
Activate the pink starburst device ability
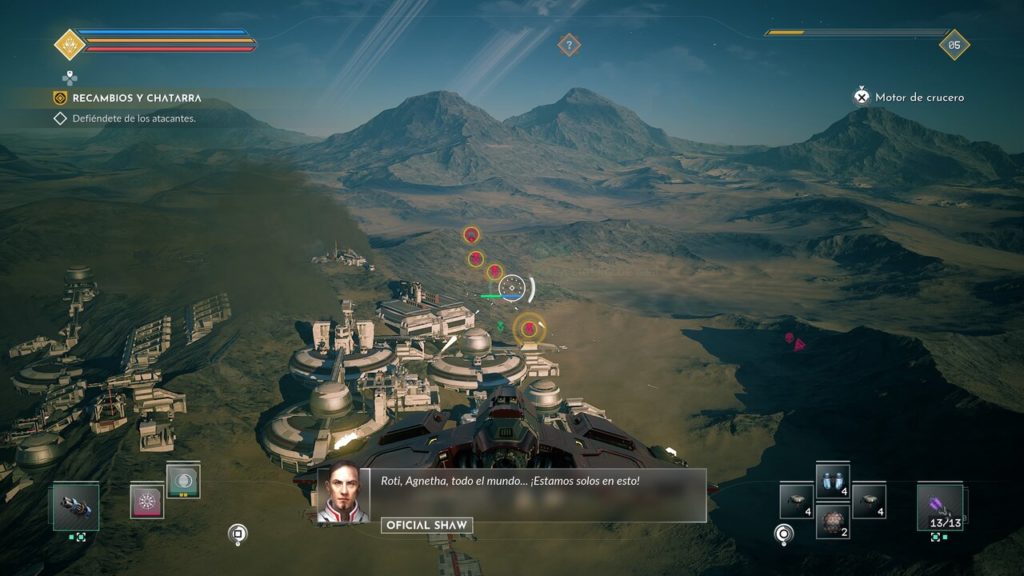click(x=147, y=501)
